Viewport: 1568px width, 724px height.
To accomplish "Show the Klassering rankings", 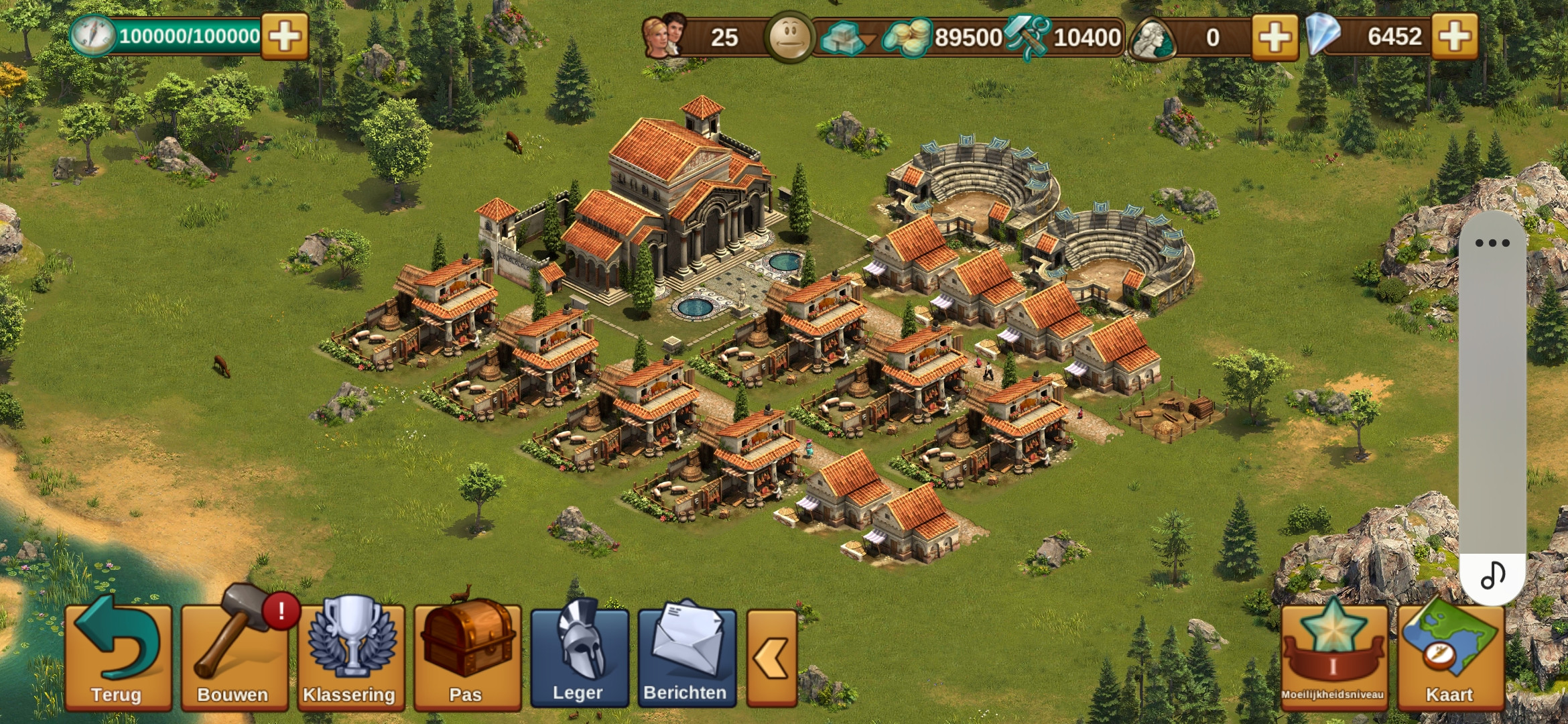I will tap(350, 656).
